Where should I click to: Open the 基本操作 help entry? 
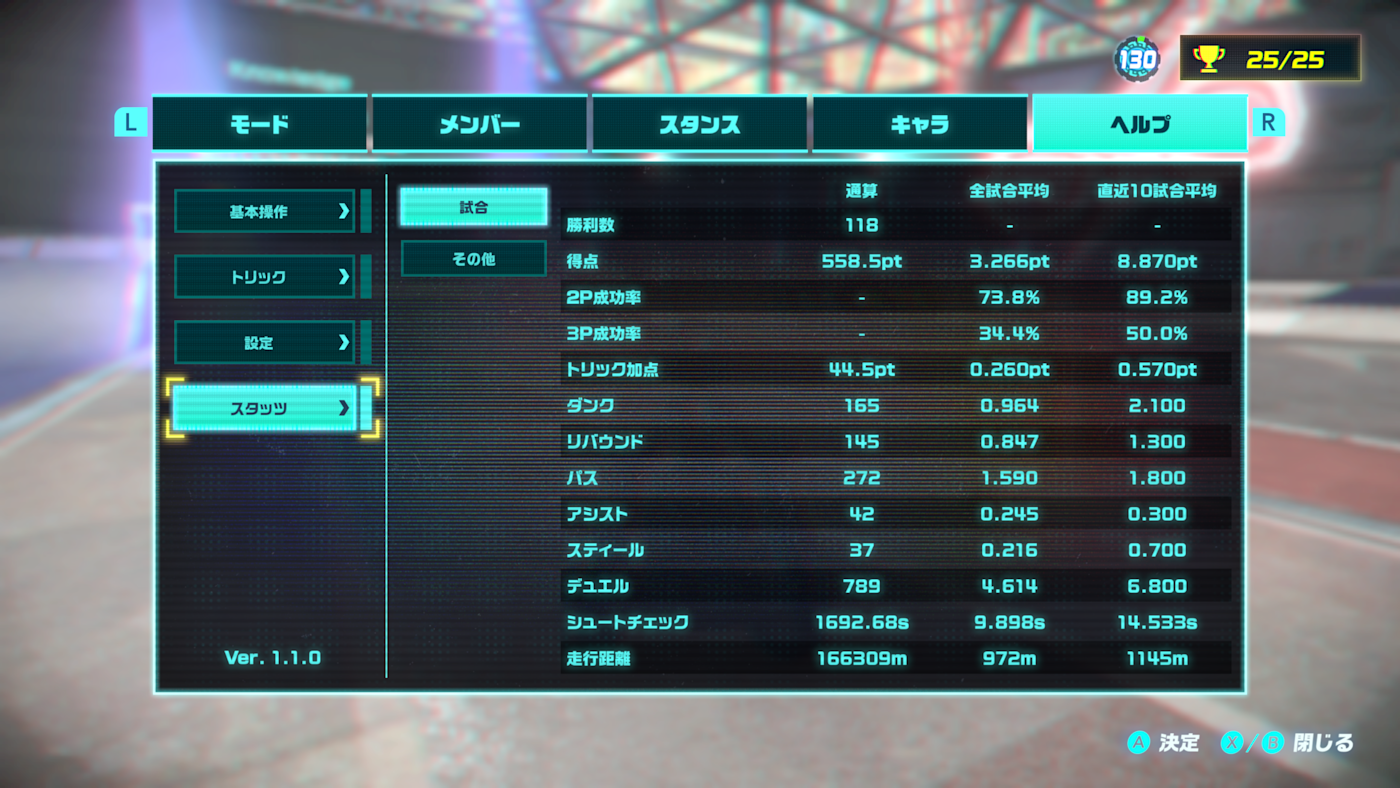point(265,211)
